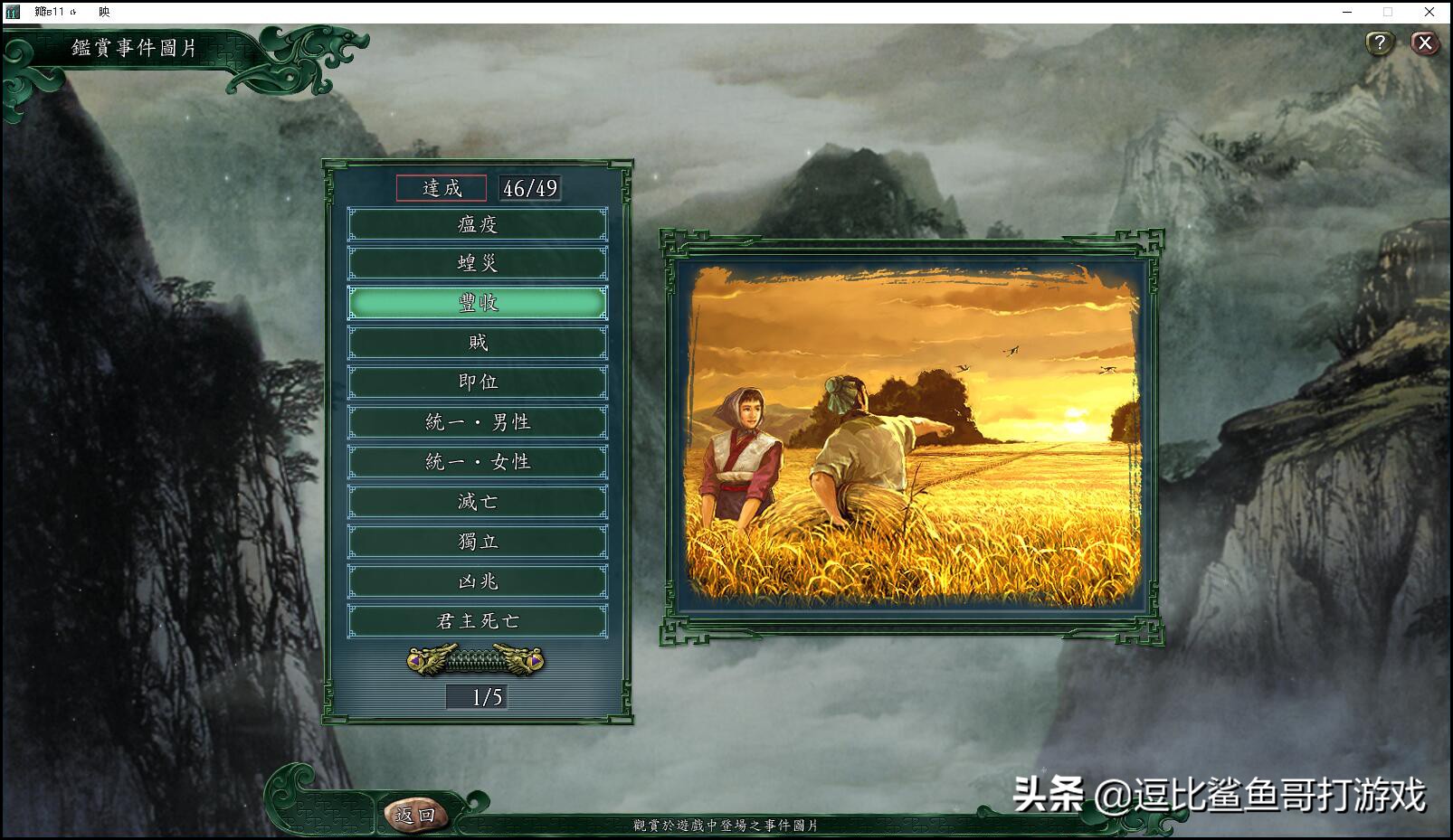Viewport: 1453px width, 840px height.
Task: View the 君主死亡 event picture
Action: click(478, 621)
